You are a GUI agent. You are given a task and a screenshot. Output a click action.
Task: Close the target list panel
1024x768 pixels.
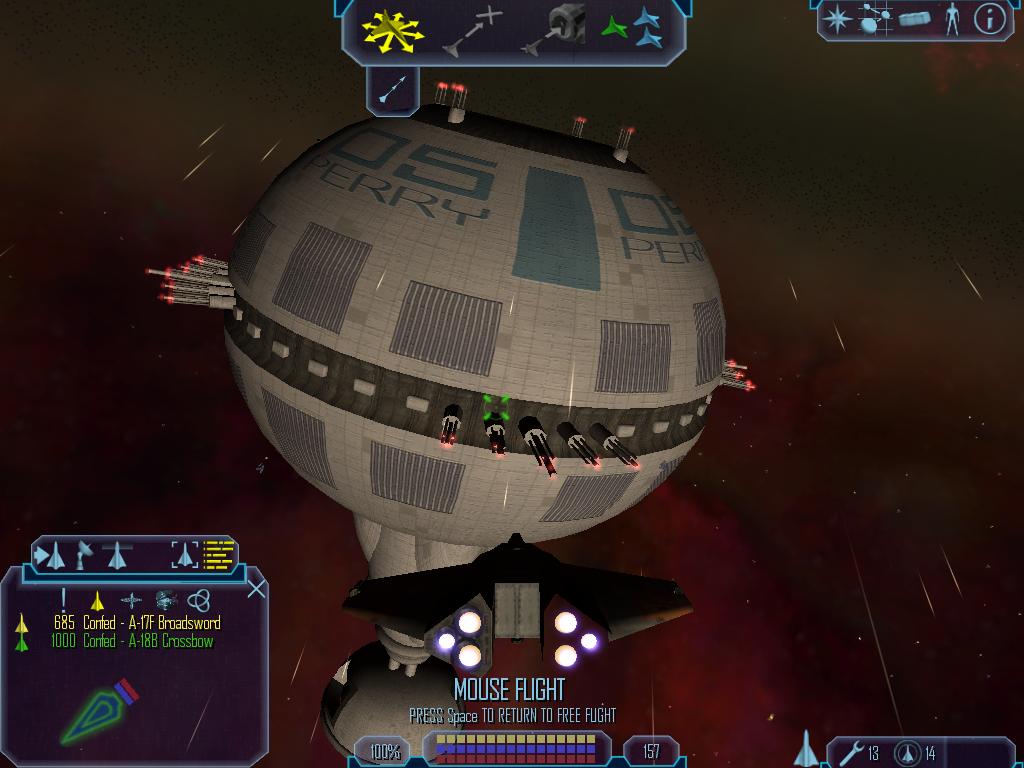tap(256, 588)
